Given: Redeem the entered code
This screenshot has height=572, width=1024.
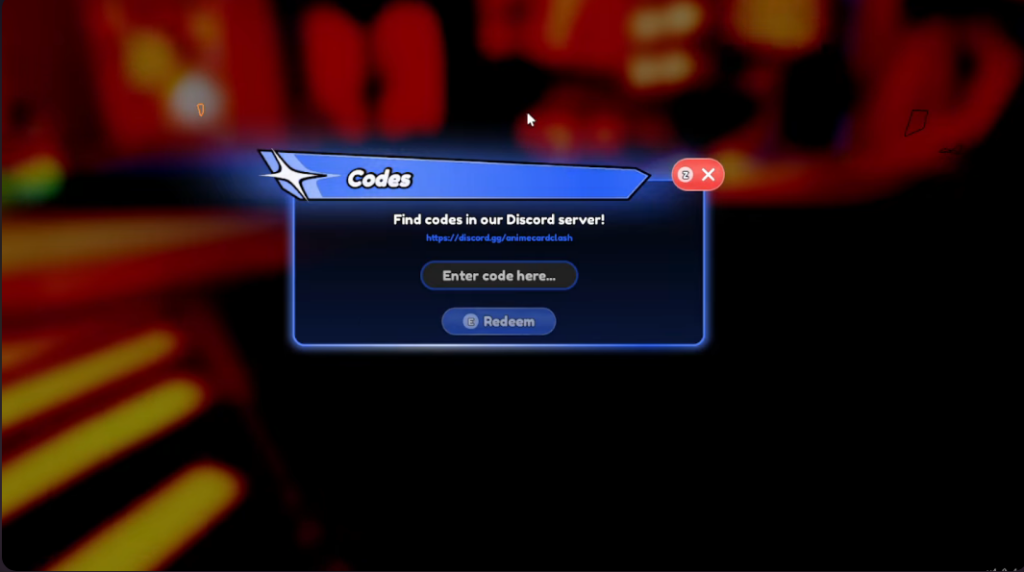Looking at the screenshot, I should 499,322.
